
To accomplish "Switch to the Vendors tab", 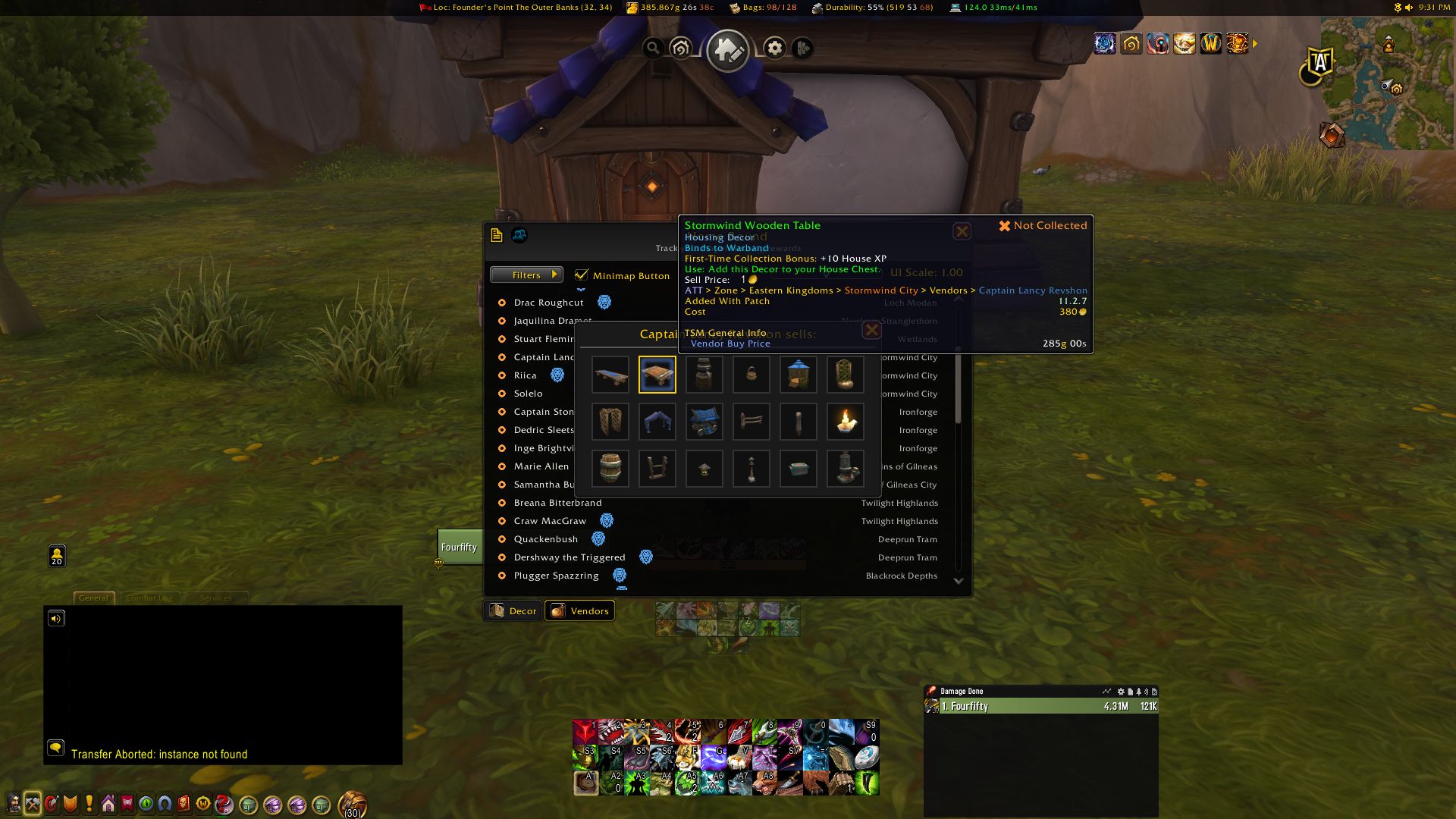I will click(x=580, y=610).
